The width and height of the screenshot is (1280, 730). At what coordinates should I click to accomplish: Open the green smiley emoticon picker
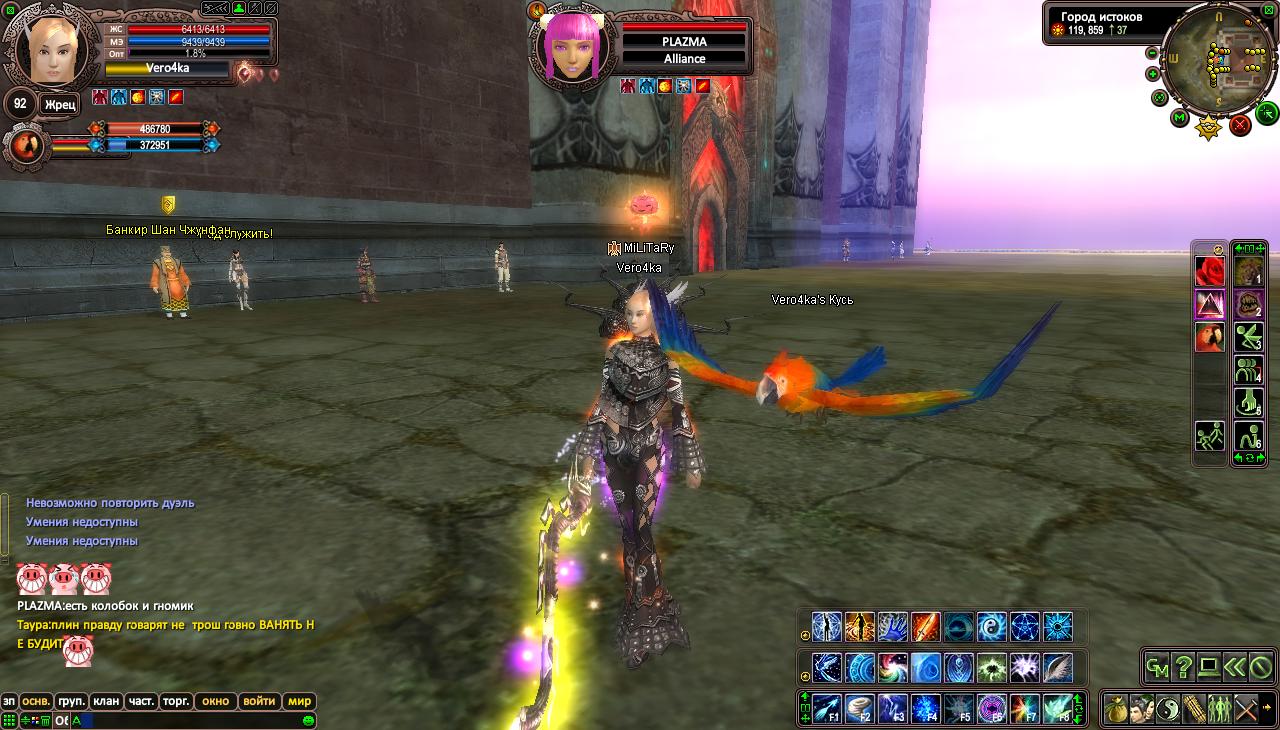pos(309,720)
